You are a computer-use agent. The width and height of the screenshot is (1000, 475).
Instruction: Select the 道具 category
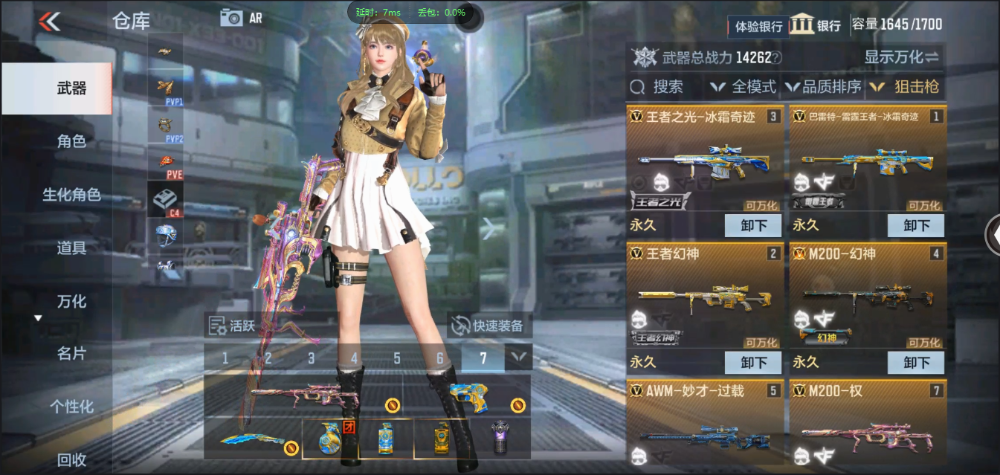pyautogui.click(x=71, y=247)
